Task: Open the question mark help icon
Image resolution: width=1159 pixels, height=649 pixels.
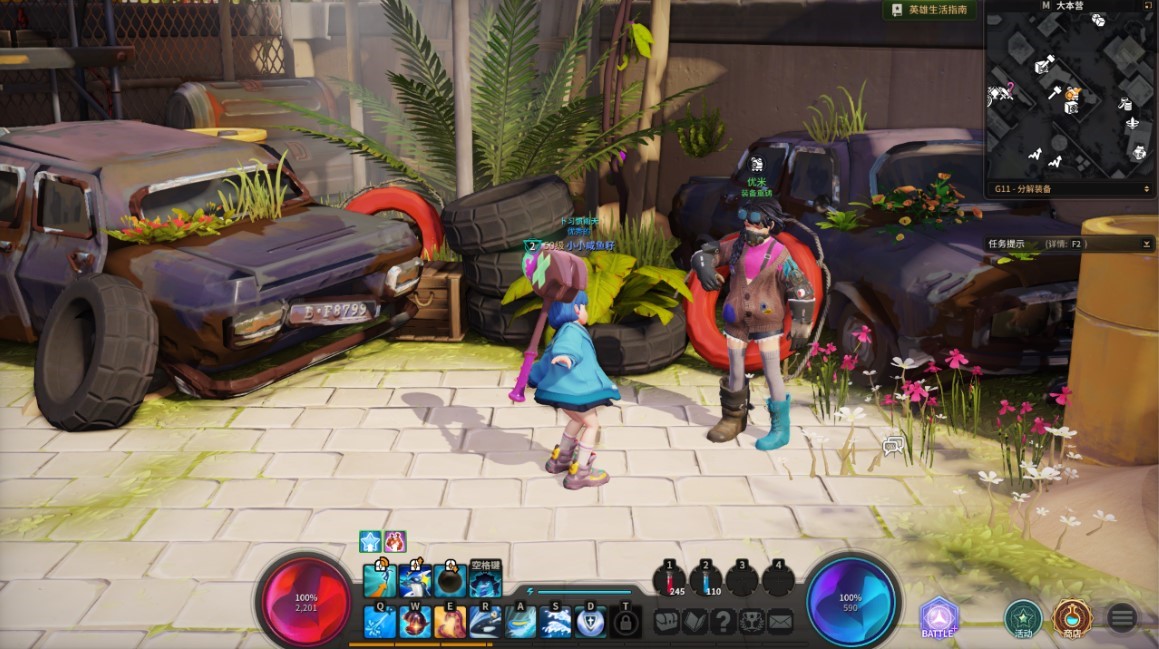Action: [x=723, y=621]
